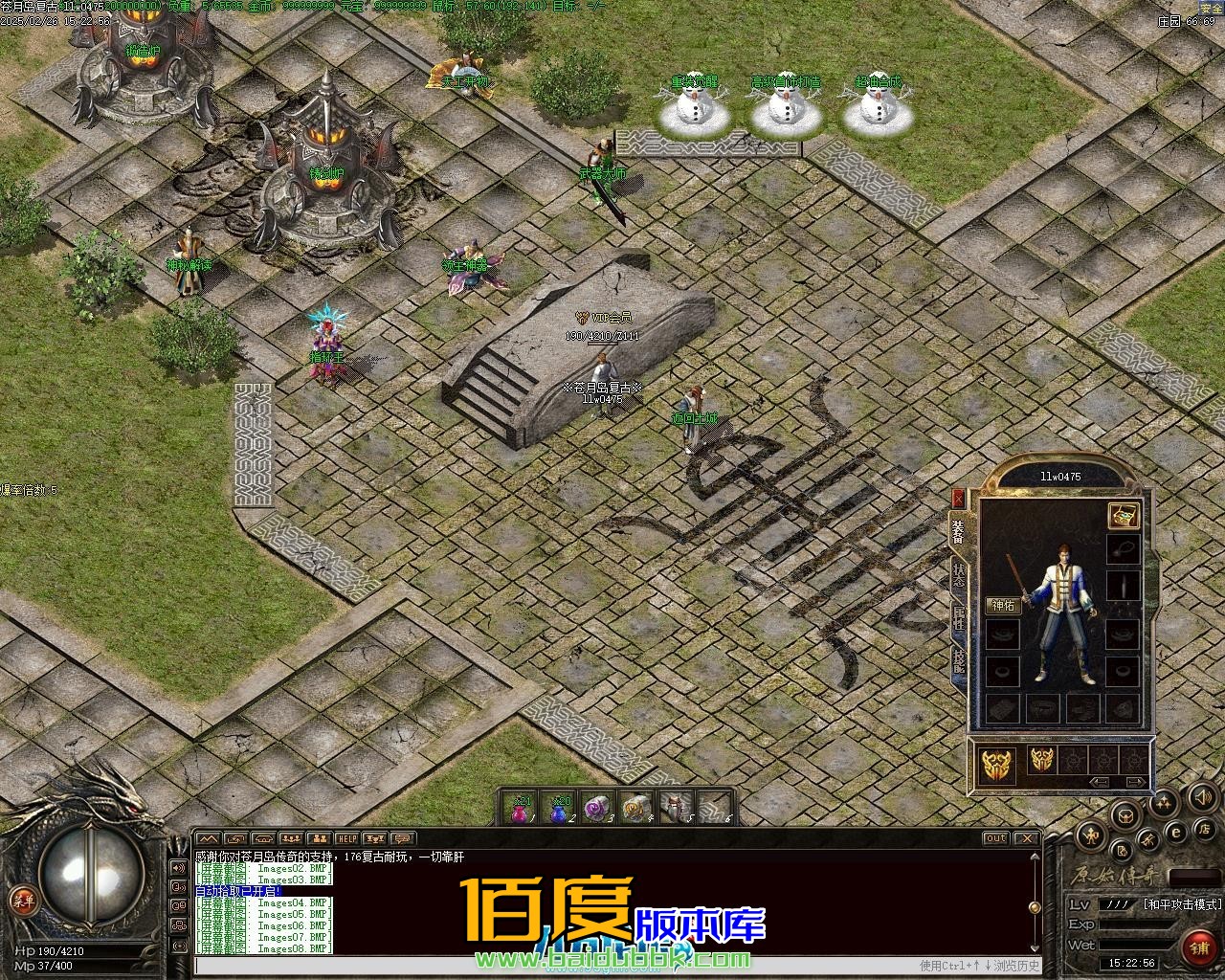Use the red potion in hotbar slot 1
This screenshot has height=980, width=1225.
(520, 809)
